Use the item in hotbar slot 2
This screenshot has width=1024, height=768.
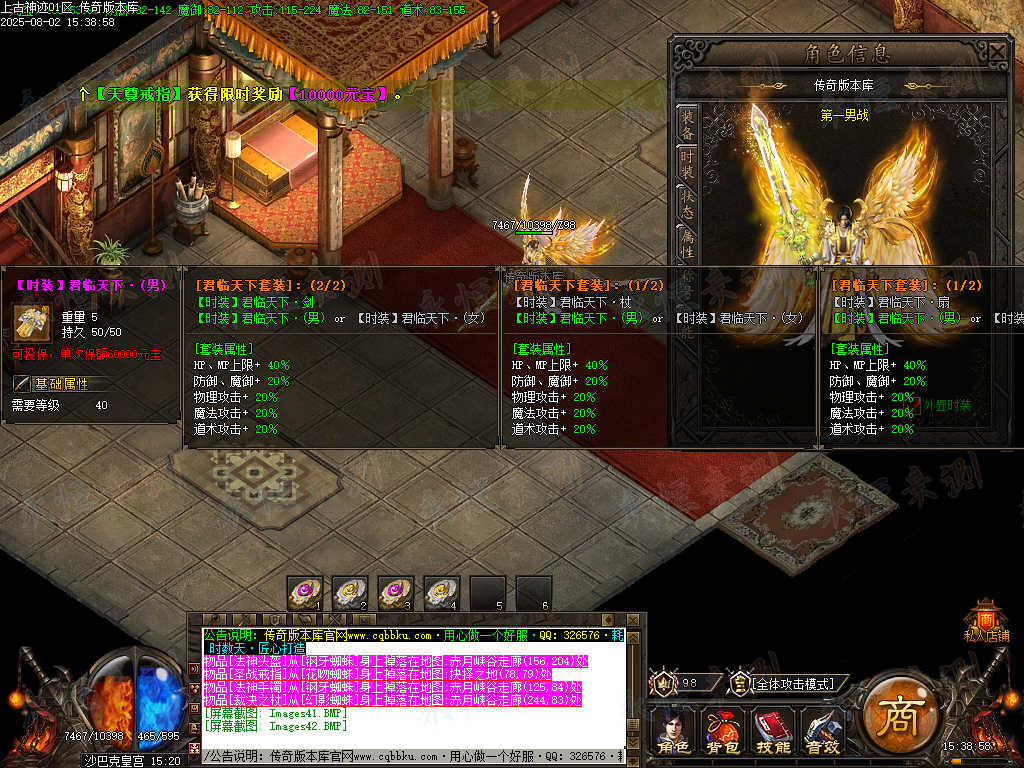tap(350, 593)
